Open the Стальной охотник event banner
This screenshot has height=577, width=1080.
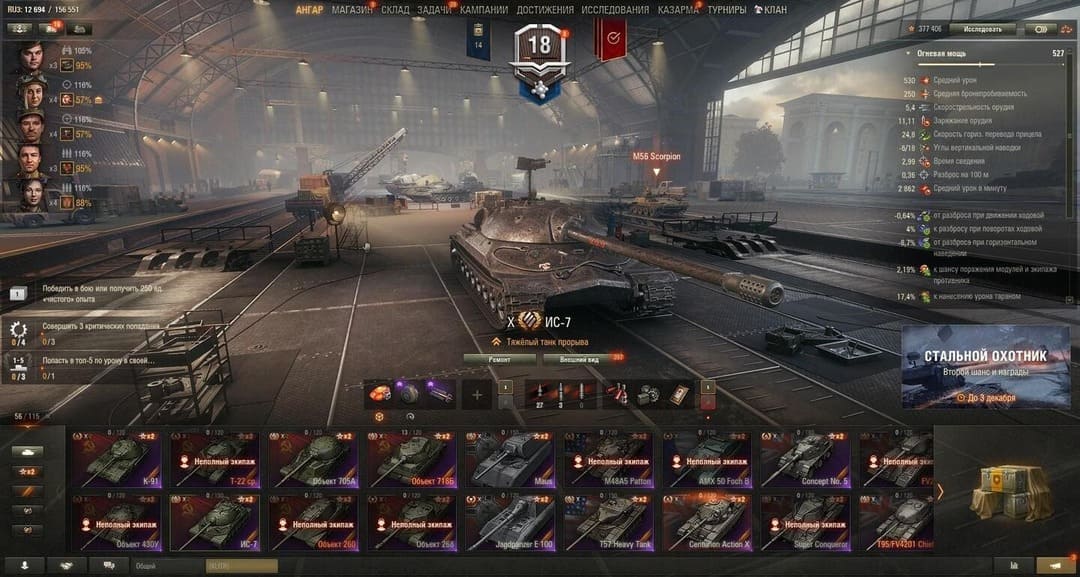pos(985,367)
